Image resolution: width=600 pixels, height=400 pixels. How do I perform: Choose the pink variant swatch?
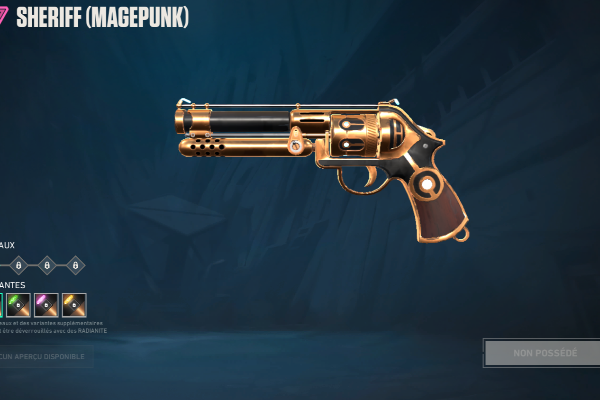click(46, 305)
